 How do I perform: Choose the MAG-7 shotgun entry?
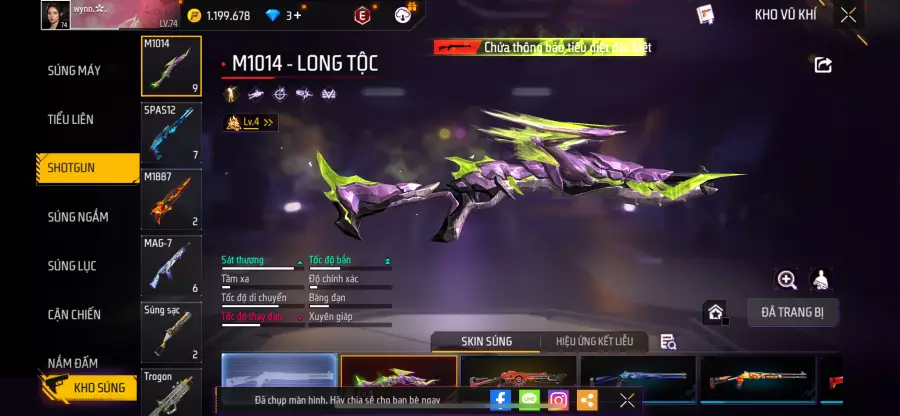coord(171,264)
